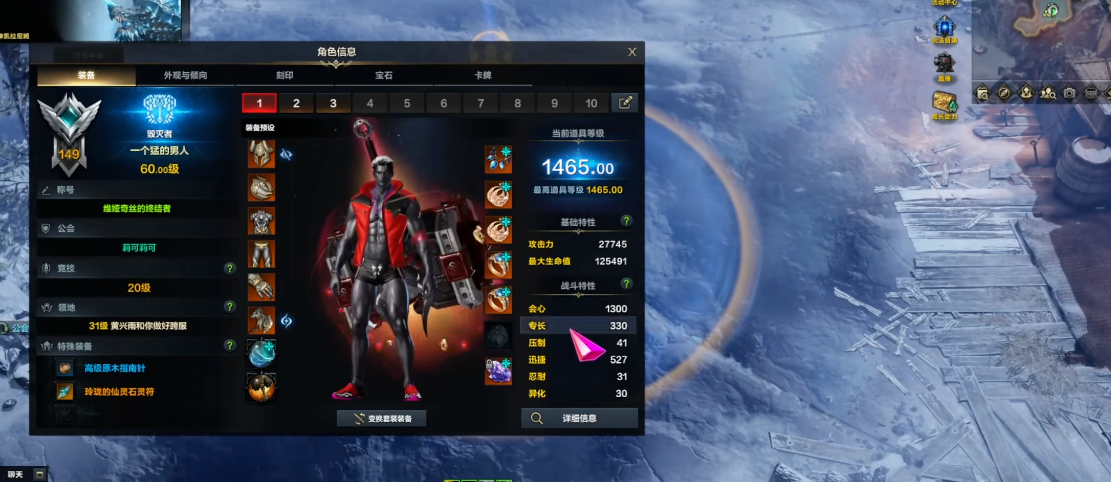Open 详细信息 detailed stats
Screen dimensions: 1111x482
(x=580, y=419)
